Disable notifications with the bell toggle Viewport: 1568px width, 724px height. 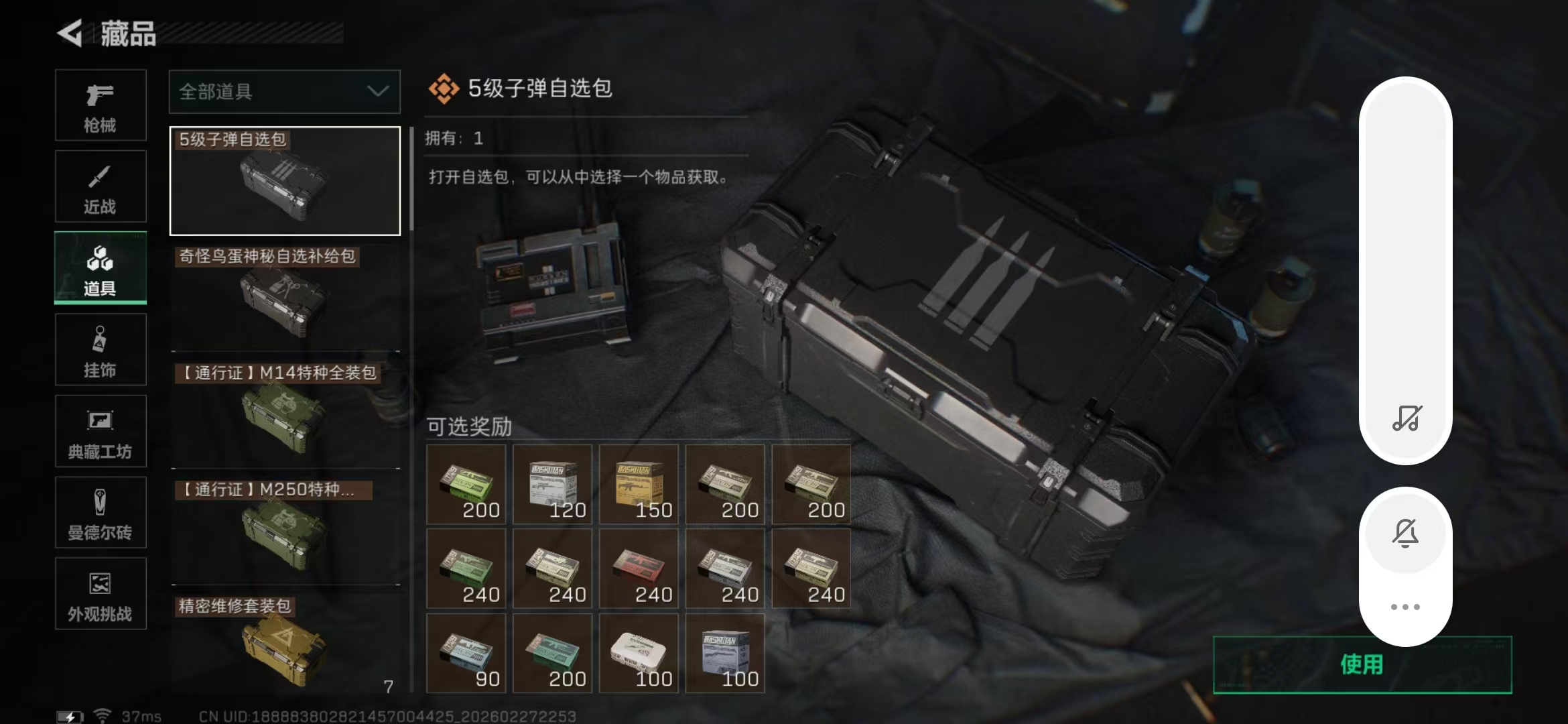point(1406,533)
